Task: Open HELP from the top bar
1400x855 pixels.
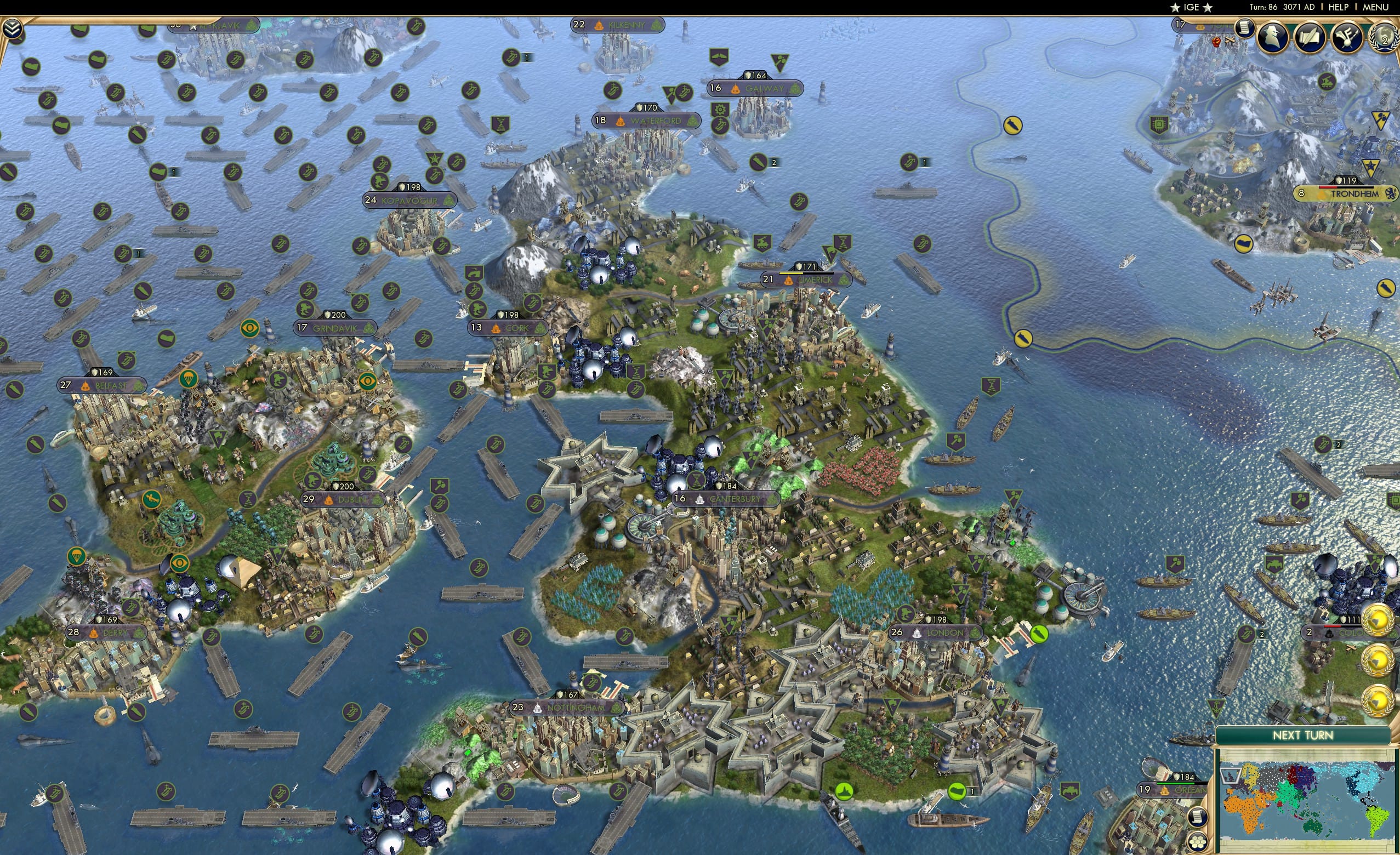Action: pyautogui.click(x=1339, y=7)
